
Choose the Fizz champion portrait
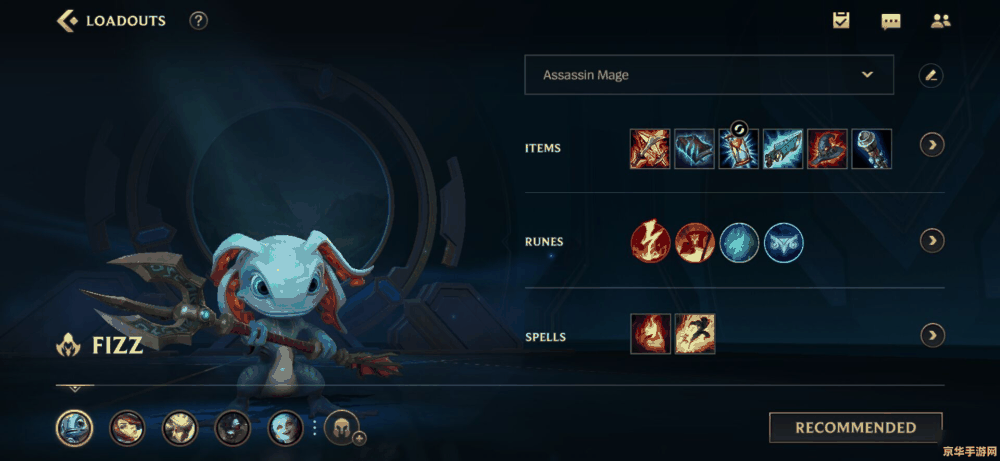[74, 428]
